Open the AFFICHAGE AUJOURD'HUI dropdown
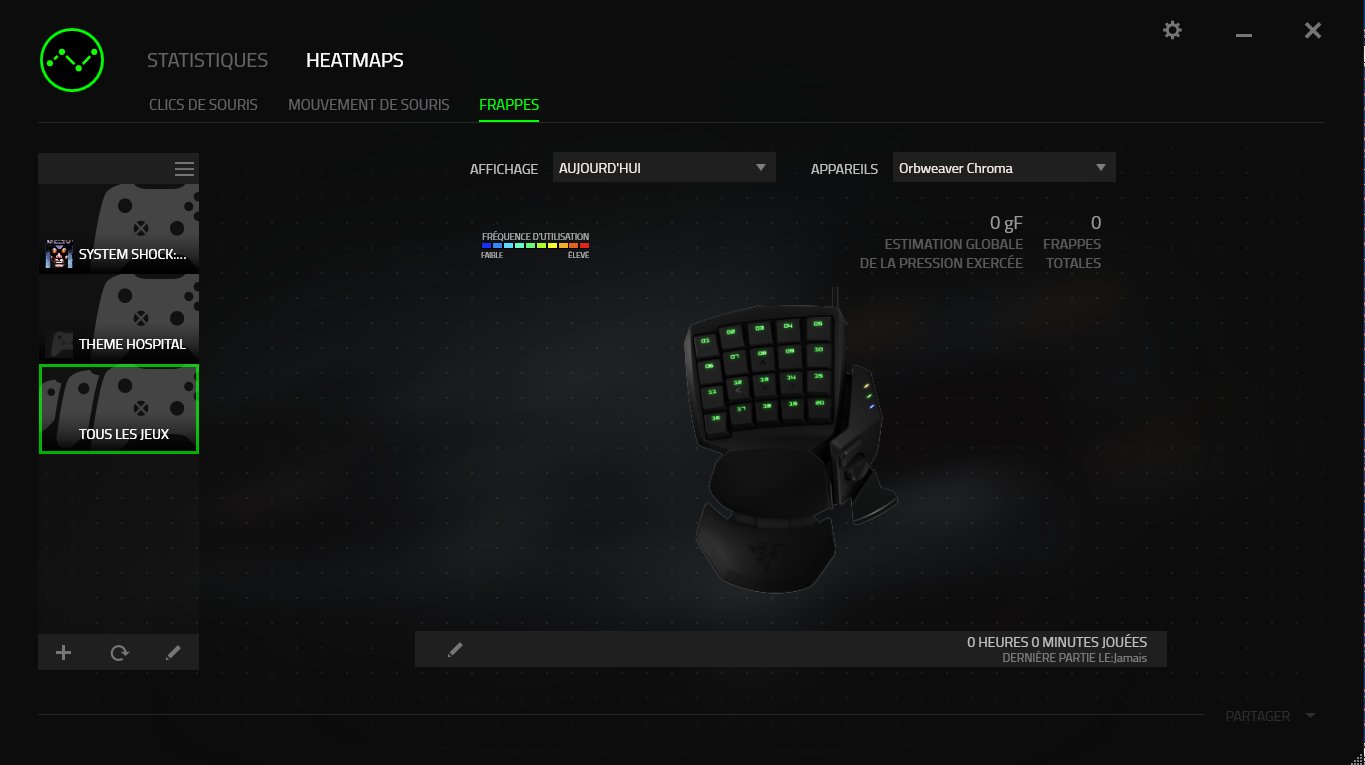This screenshot has height=765, width=1365. 663,167
